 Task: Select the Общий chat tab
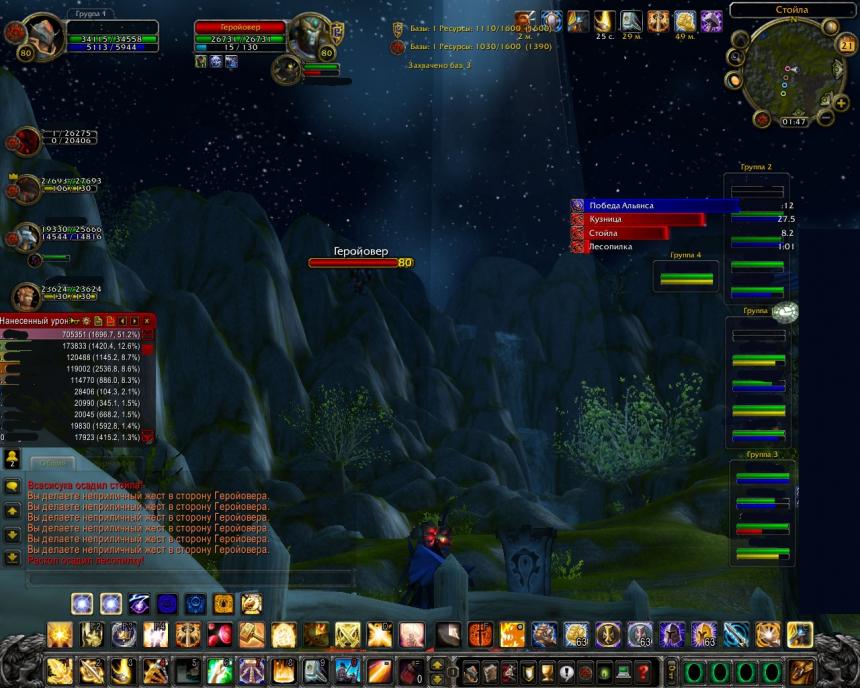(x=53, y=463)
